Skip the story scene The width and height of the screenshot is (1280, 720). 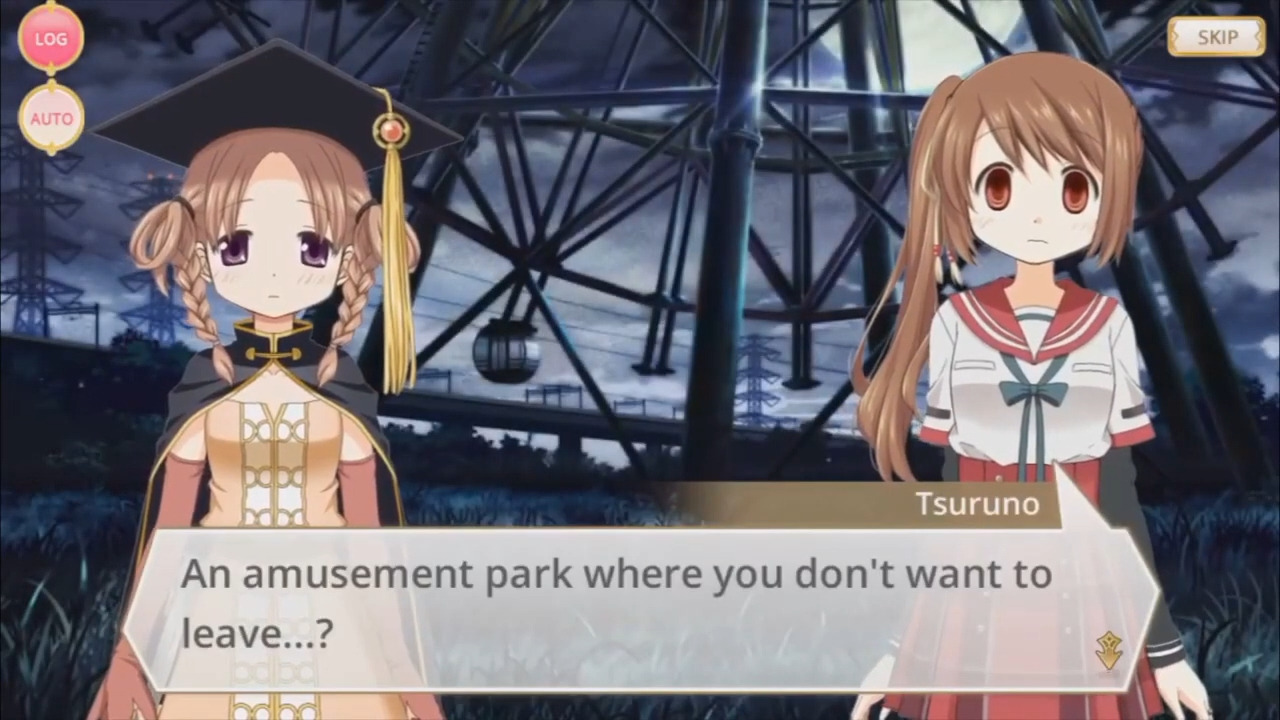click(x=1216, y=38)
